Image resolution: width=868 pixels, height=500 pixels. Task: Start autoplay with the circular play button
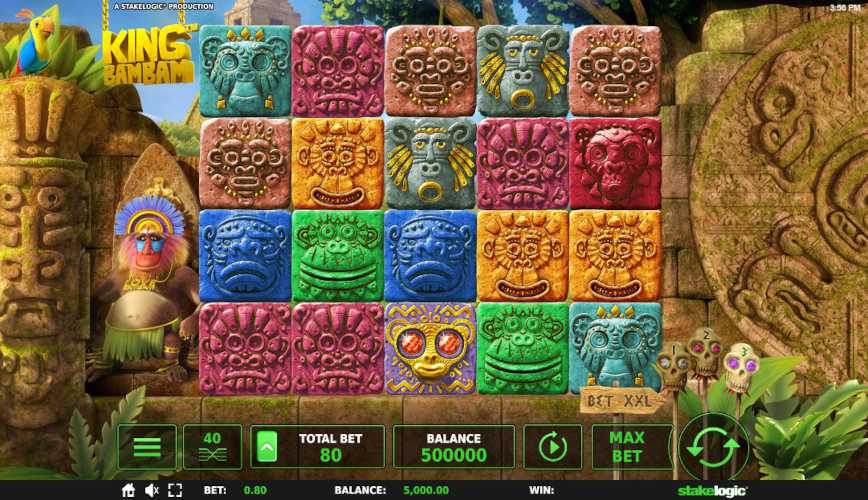(x=552, y=447)
